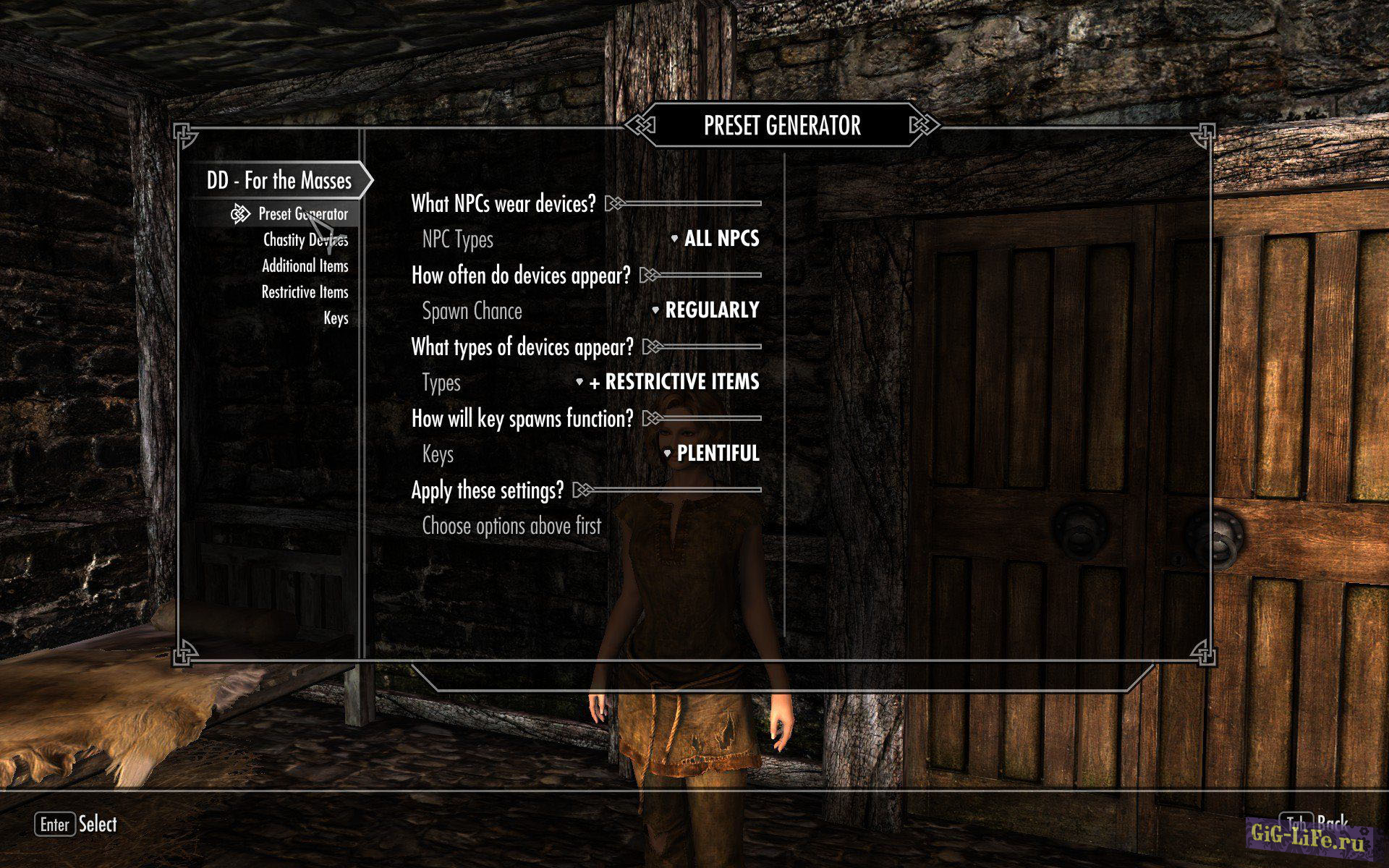The height and width of the screenshot is (868, 1389).
Task: Select the DD - For the Masses mod entry
Action: pos(279,181)
